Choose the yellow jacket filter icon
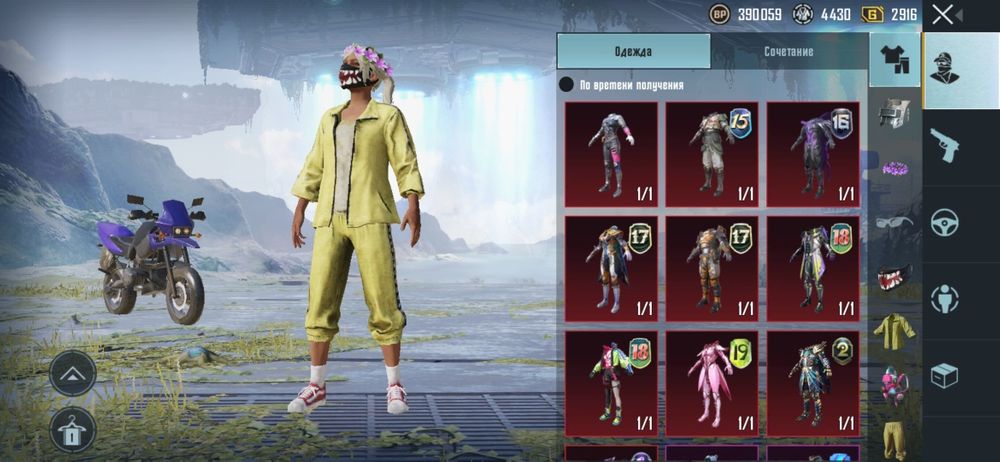Viewport: 1000px width, 462px height. (x=894, y=330)
